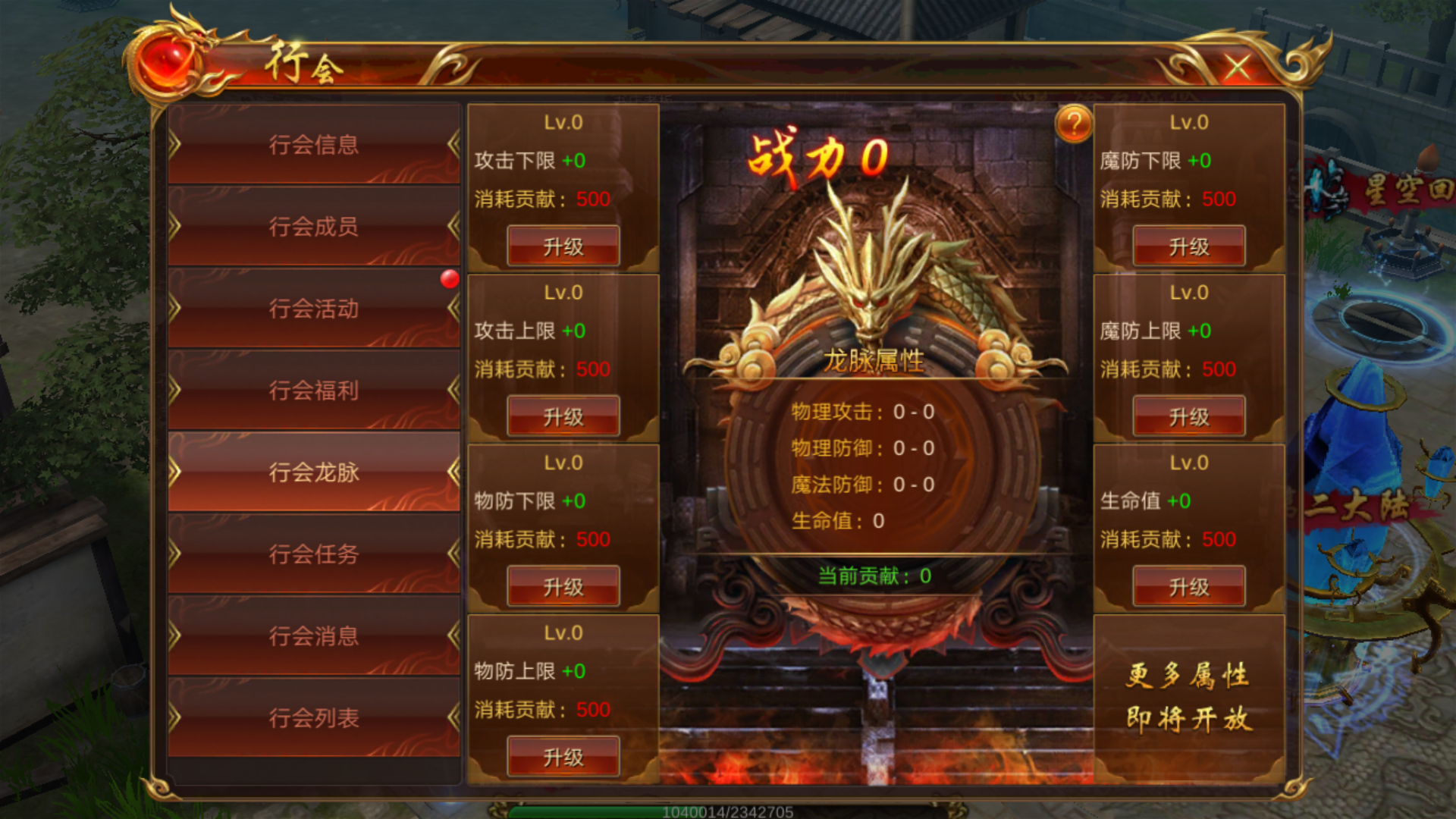Switch to the 行会消息 tab
The height and width of the screenshot is (819, 1456).
[x=314, y=636]
